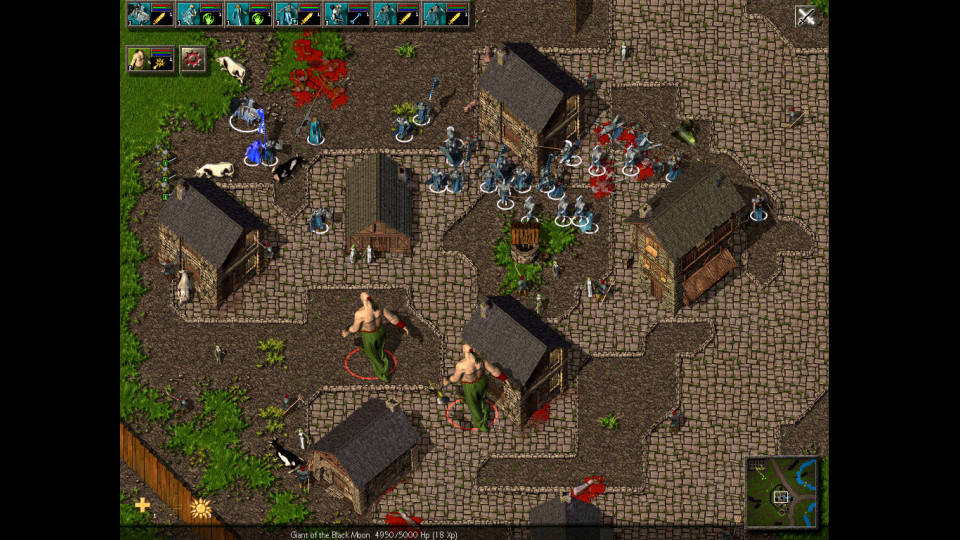Select the mounted knight unit card
Image resolution: width=960 pixels, height=540 pixels.
click(150, 14)
